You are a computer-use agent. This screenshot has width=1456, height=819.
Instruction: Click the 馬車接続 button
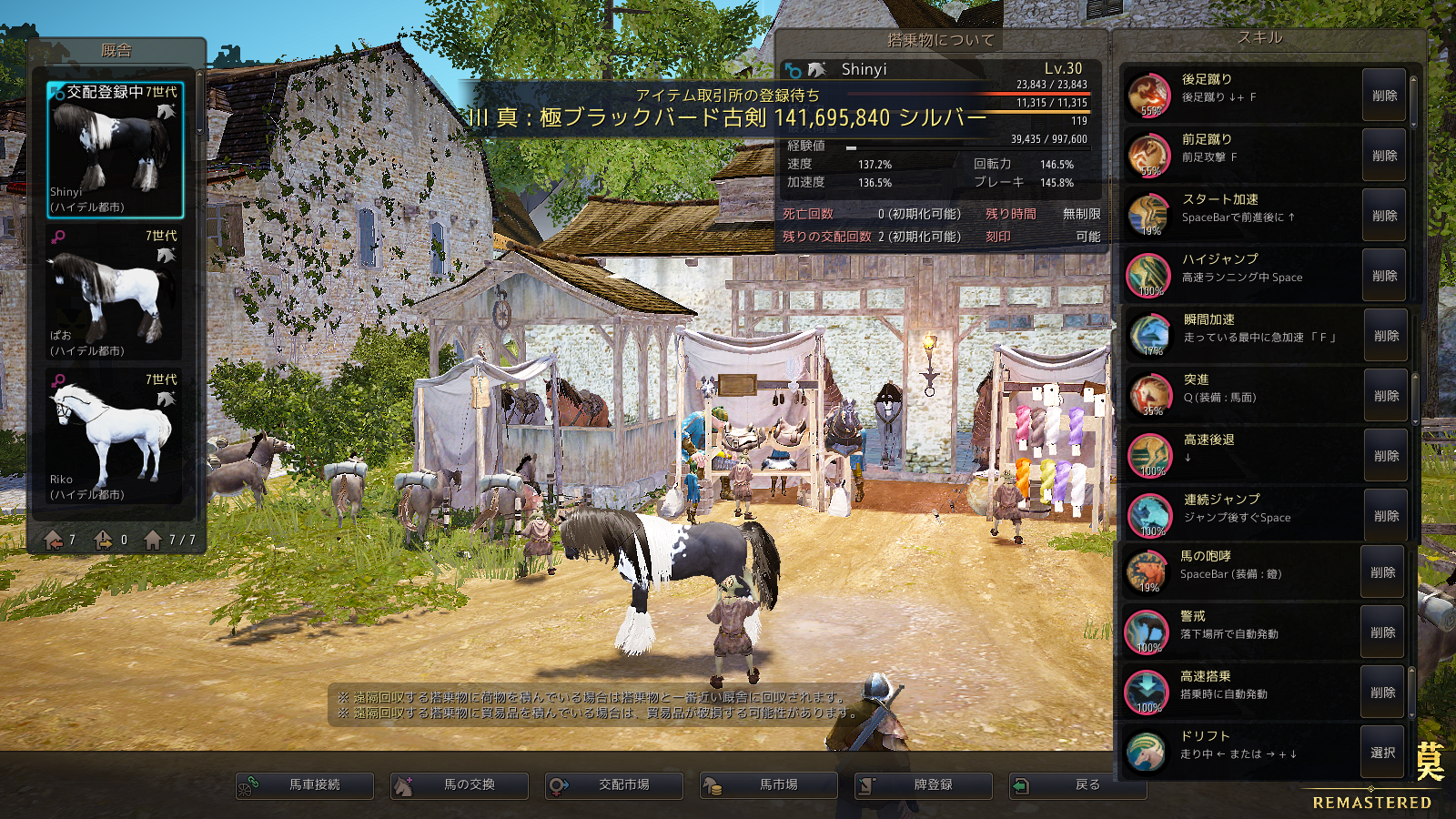tap(305, 785)
